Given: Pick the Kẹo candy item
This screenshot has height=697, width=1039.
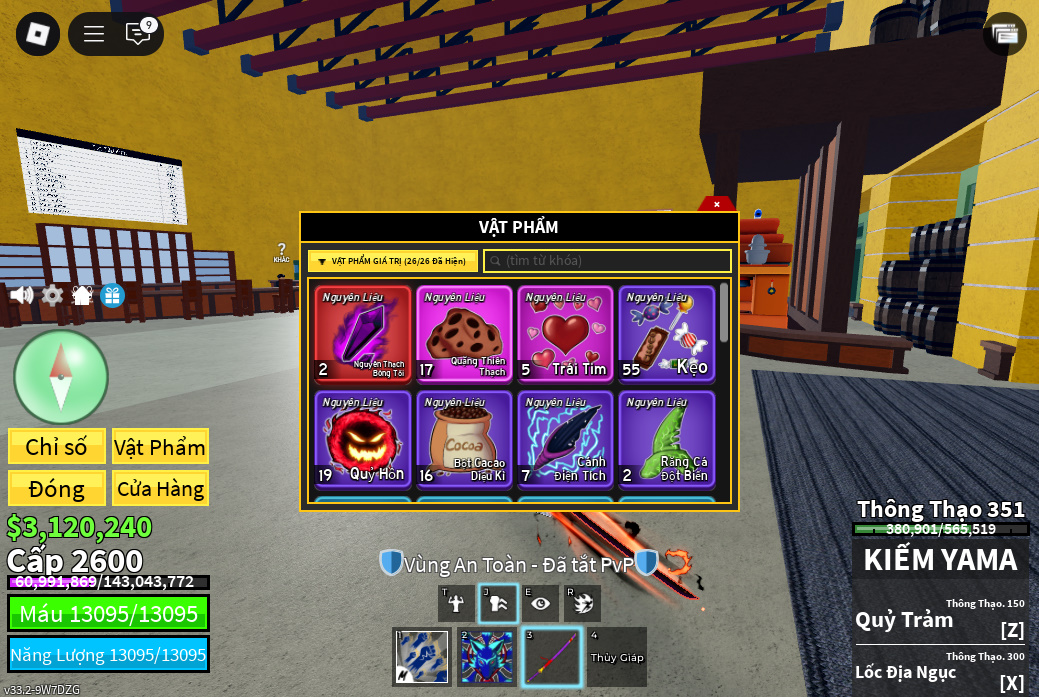Looking at the screenshot, I should tap(666, 334).
